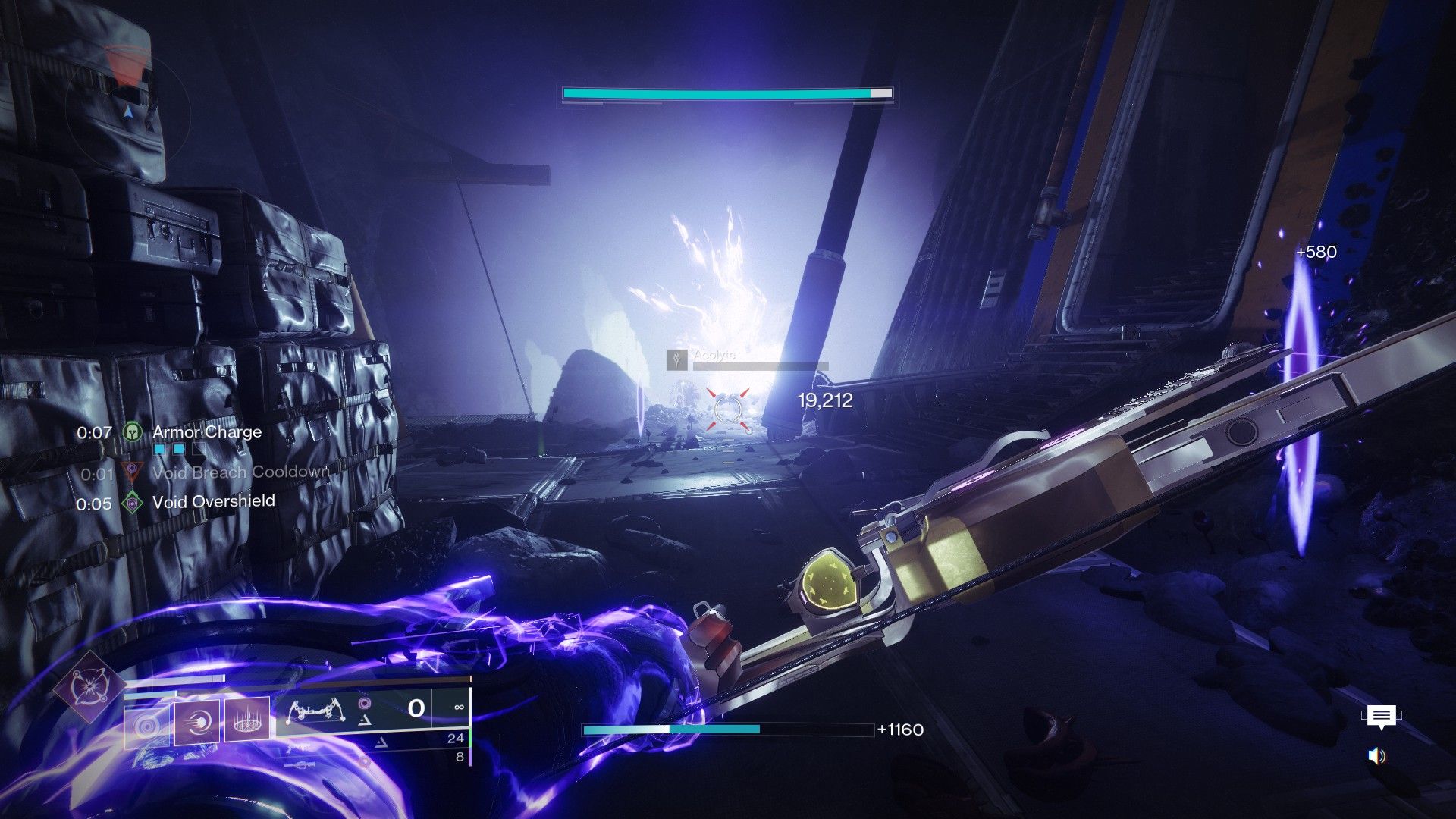
Task: Trigger the class ability spiked ring icon
Action: [x=247, y=721]
